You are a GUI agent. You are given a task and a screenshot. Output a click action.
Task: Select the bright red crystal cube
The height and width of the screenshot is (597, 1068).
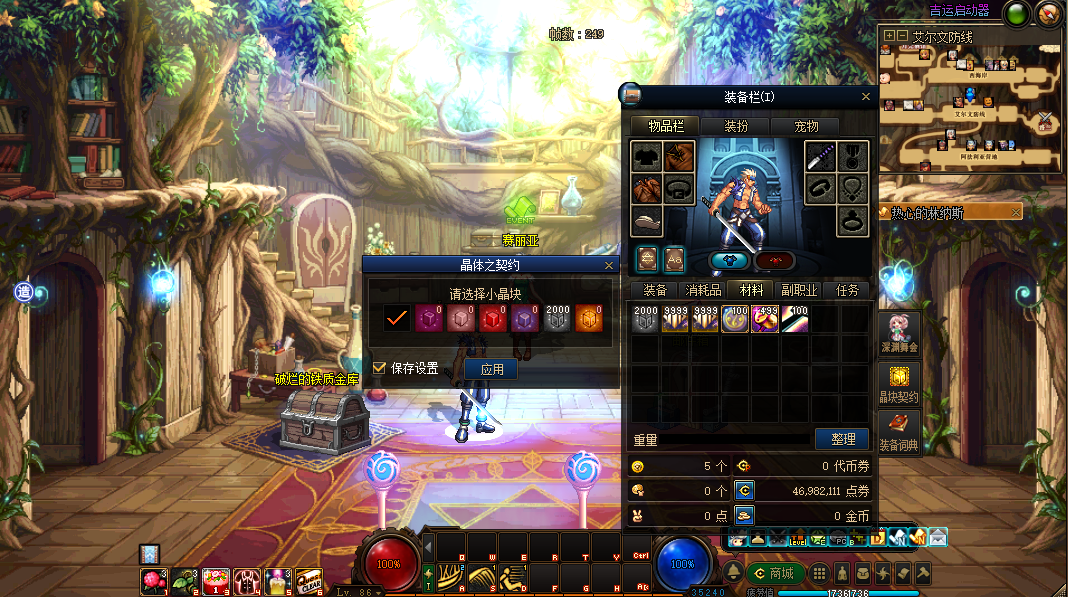click(492, 318)
